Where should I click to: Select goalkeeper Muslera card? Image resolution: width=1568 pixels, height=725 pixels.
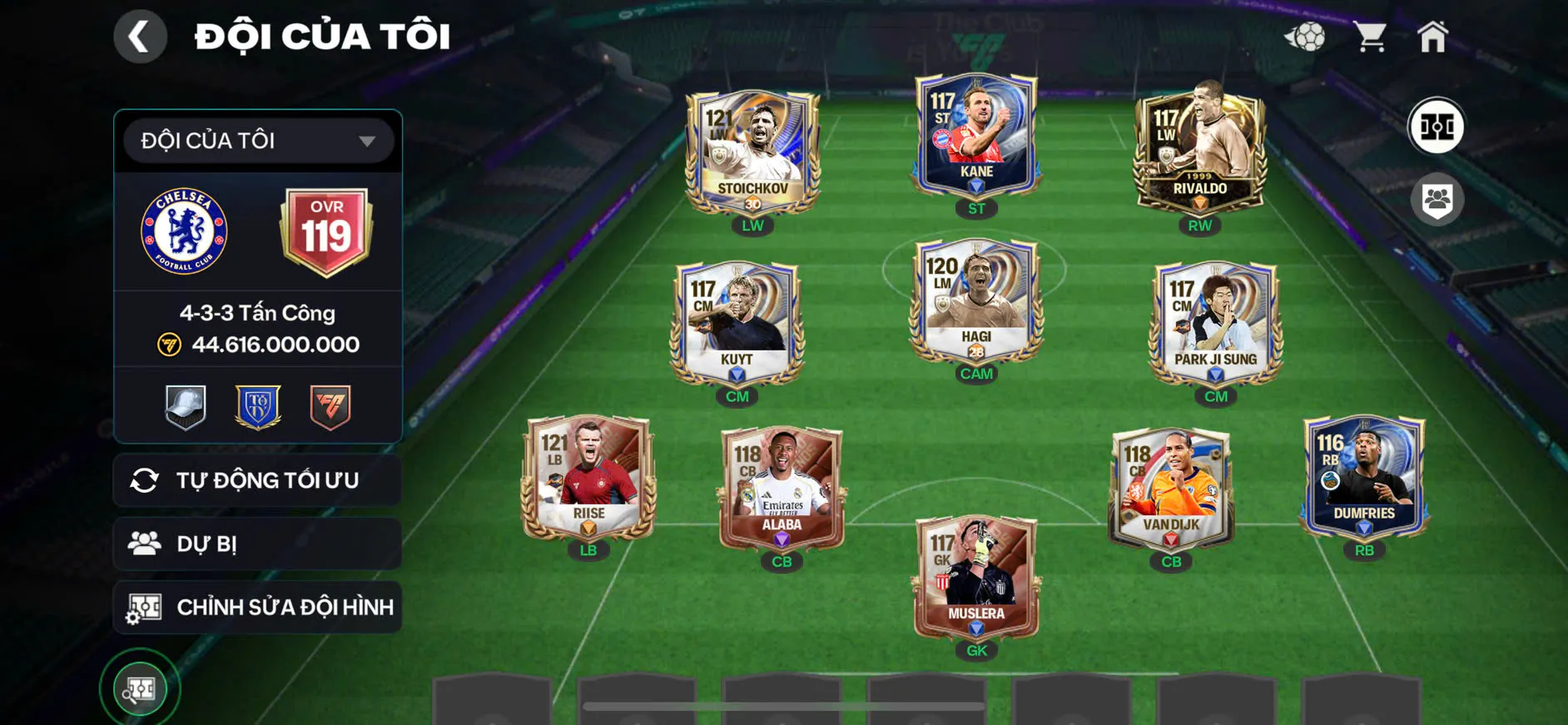[976, 577]
